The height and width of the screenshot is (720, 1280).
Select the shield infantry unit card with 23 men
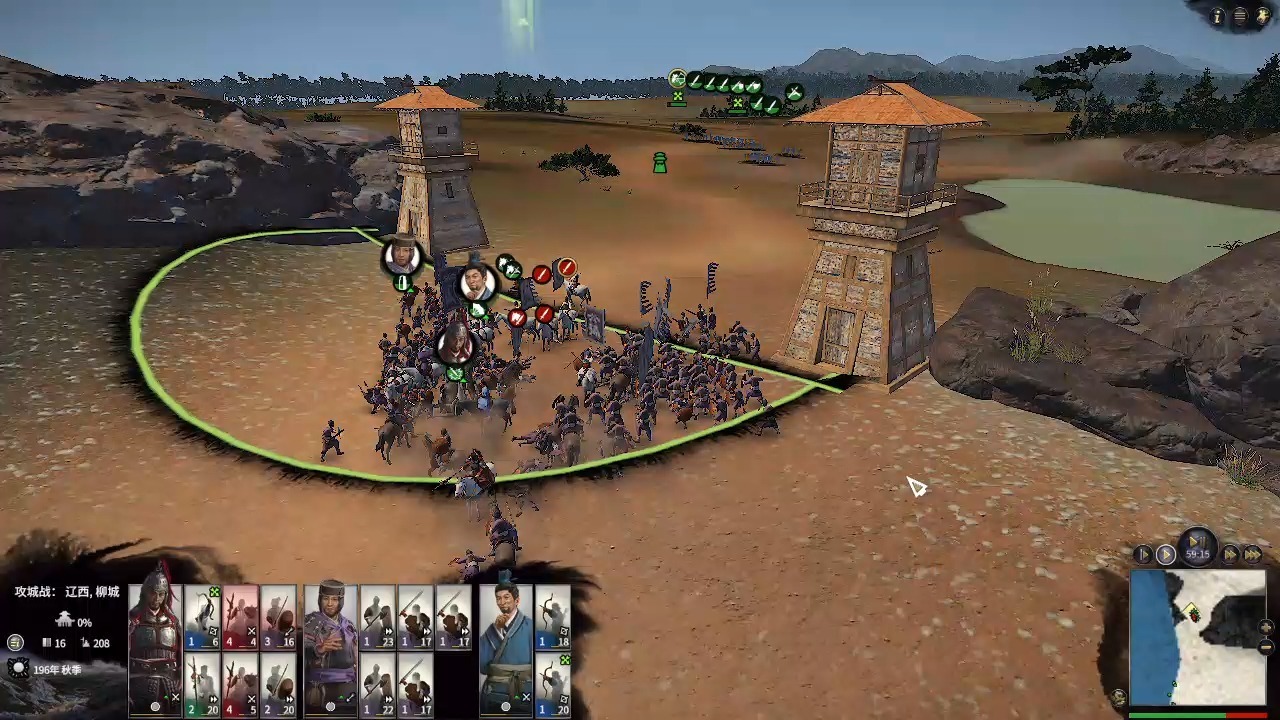(378, 618)
